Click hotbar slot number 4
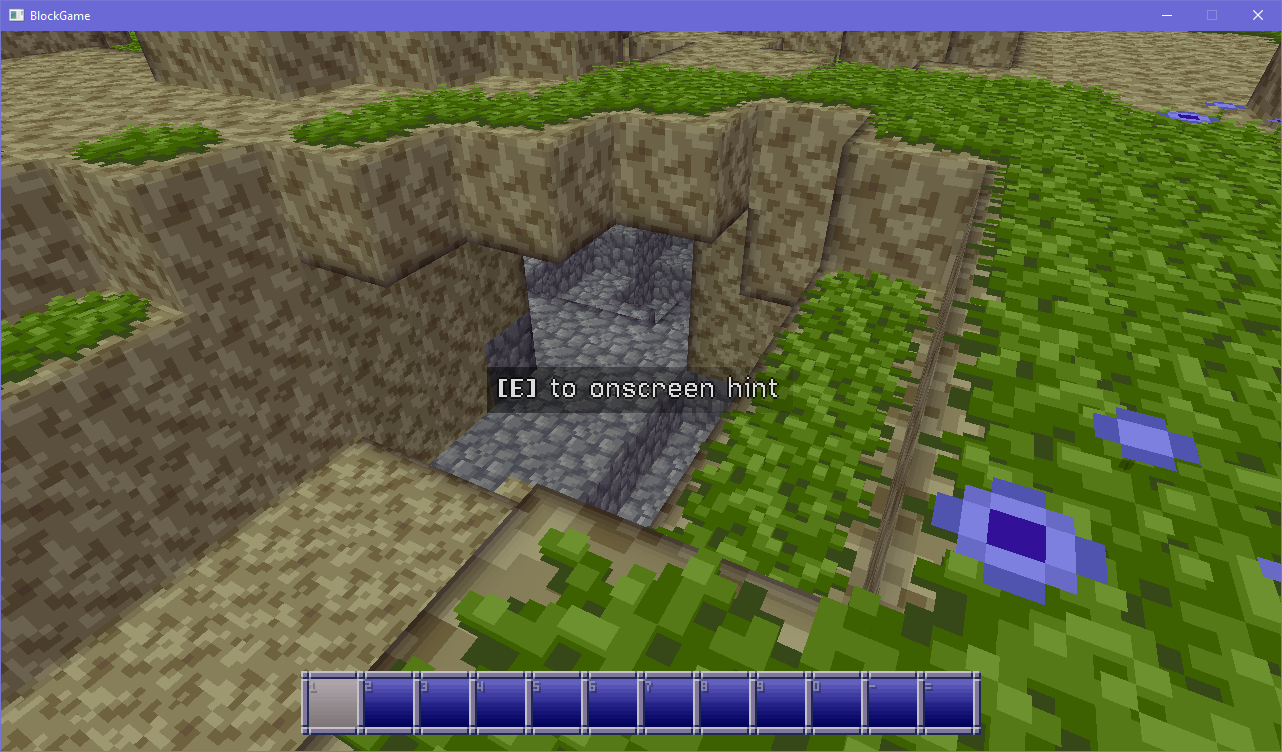1282x752 pixels. [501, 703]
